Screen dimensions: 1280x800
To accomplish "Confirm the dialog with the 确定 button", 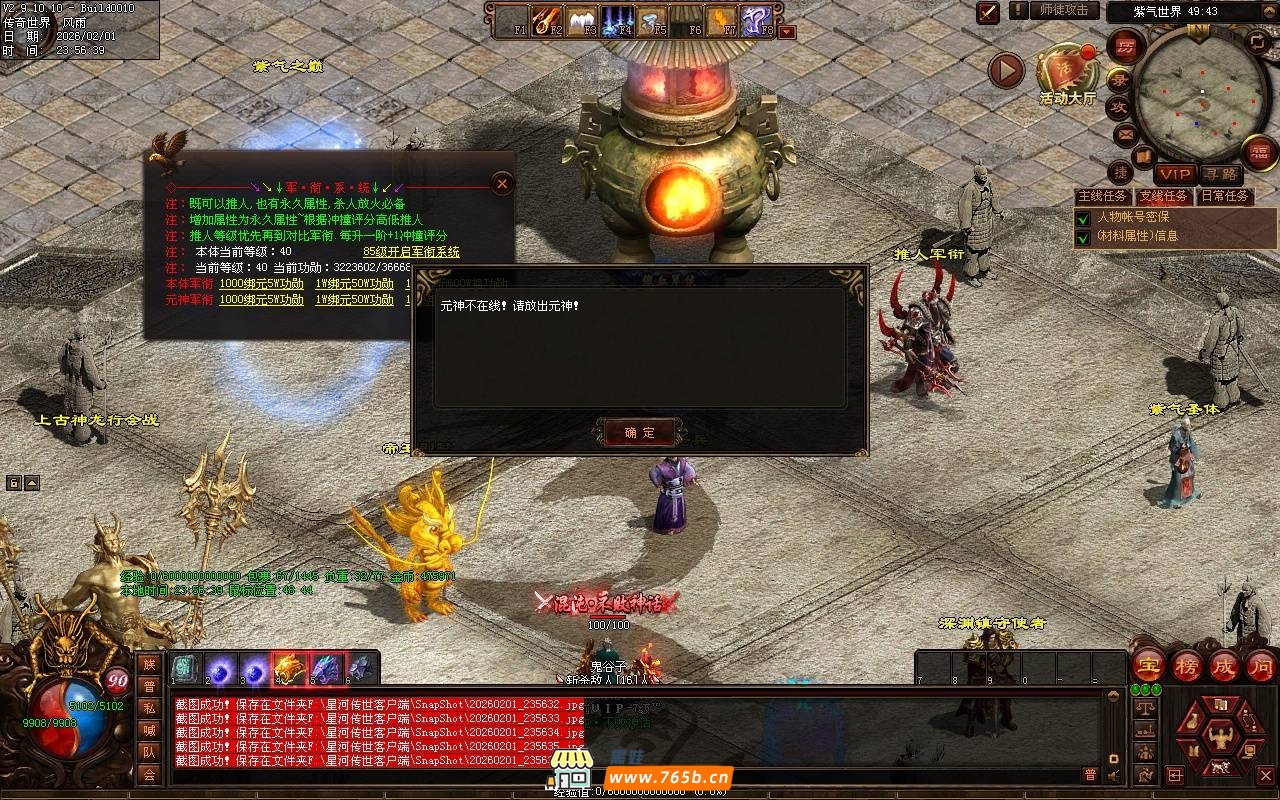I will [639, 432].
